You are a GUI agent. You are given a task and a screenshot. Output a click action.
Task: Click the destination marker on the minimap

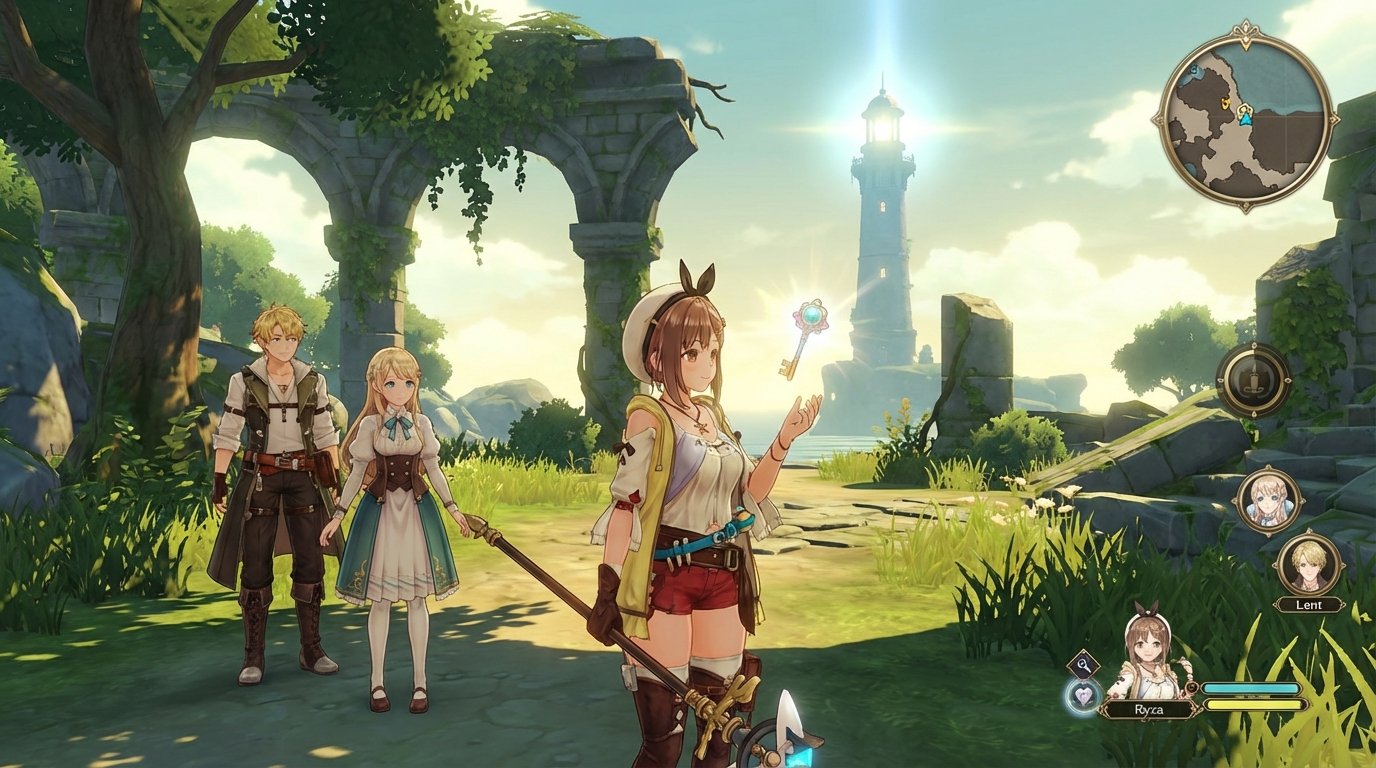1226,103
